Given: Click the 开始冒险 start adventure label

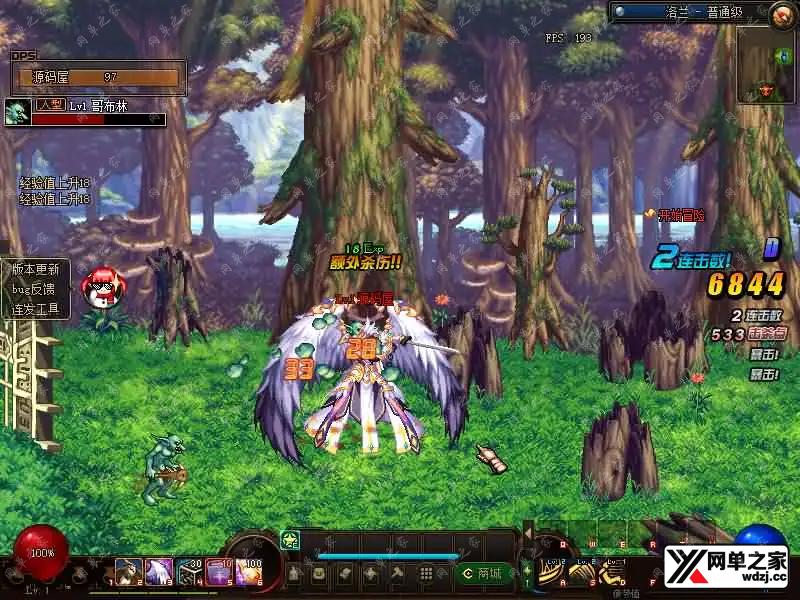Looking at the screenshot, I should pyautogui.click(x=675, y=214).
